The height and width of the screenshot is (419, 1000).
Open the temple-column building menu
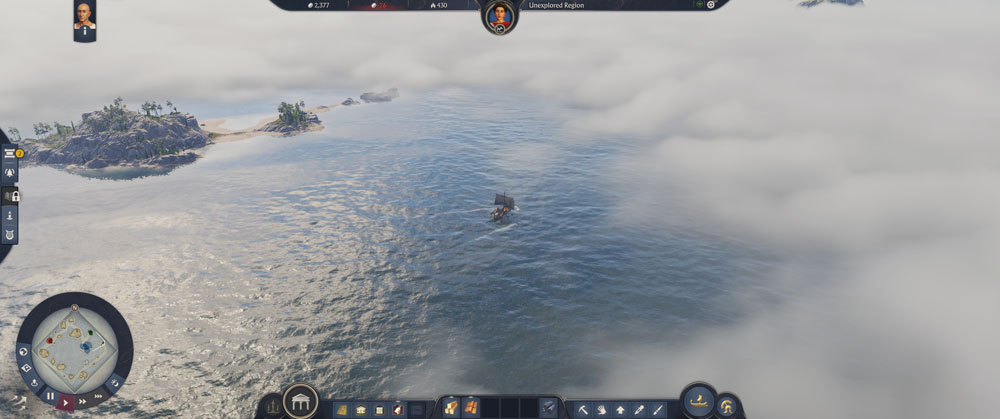(x=300, y=401)
